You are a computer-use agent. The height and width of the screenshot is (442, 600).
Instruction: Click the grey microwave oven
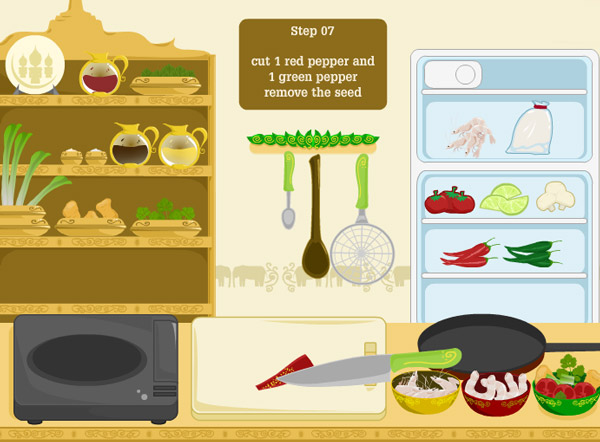pyautogui.click(x=95, y=368)
